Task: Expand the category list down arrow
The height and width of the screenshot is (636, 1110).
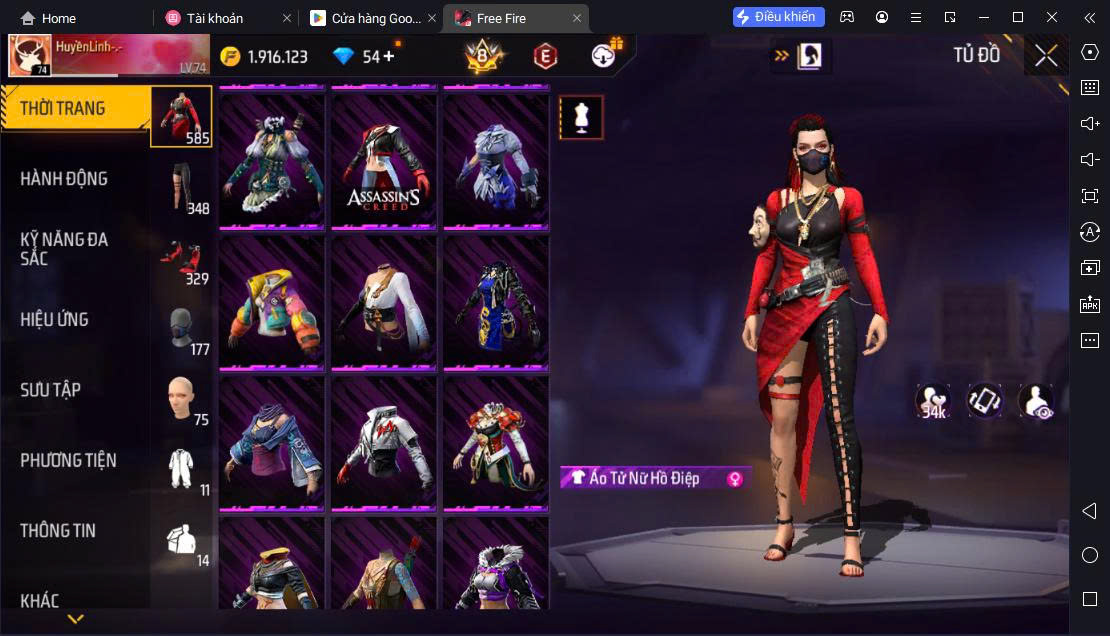Action: point(75,620)
